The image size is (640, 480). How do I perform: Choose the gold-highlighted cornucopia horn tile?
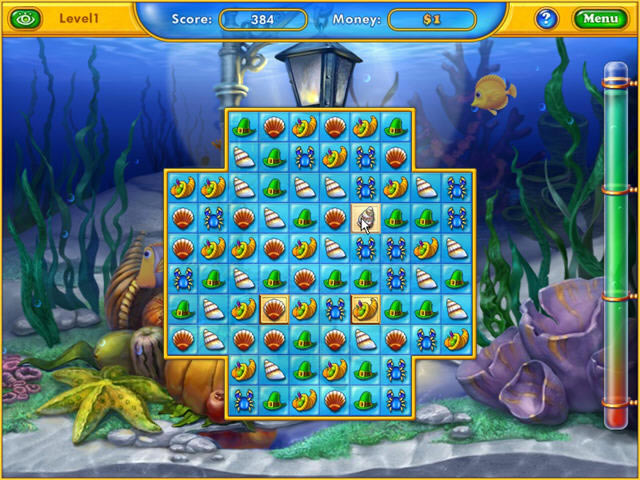click(x=365, y=309)
